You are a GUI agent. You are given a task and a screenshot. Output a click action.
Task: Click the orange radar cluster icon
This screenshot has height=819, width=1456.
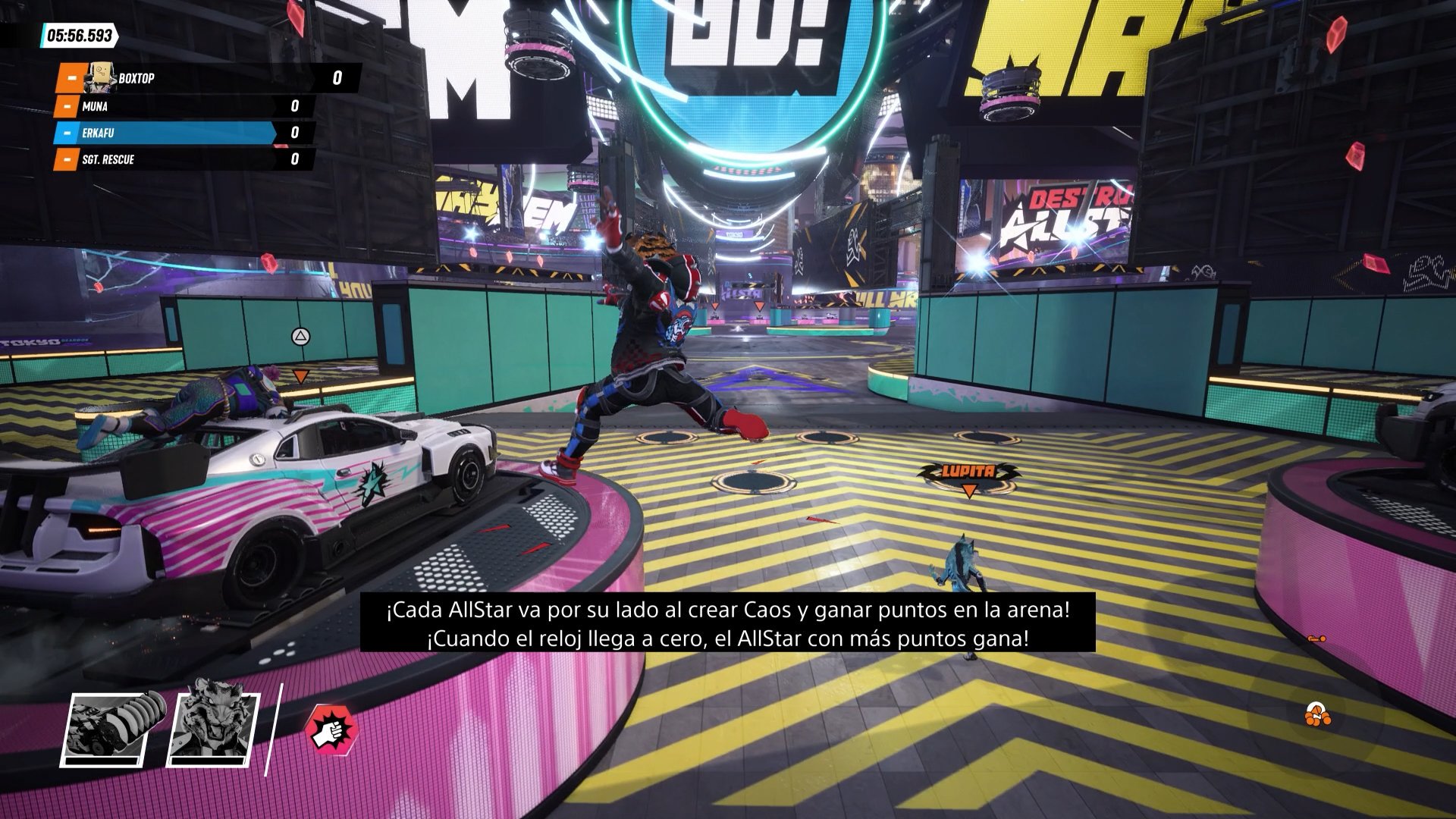[1317, 714]
